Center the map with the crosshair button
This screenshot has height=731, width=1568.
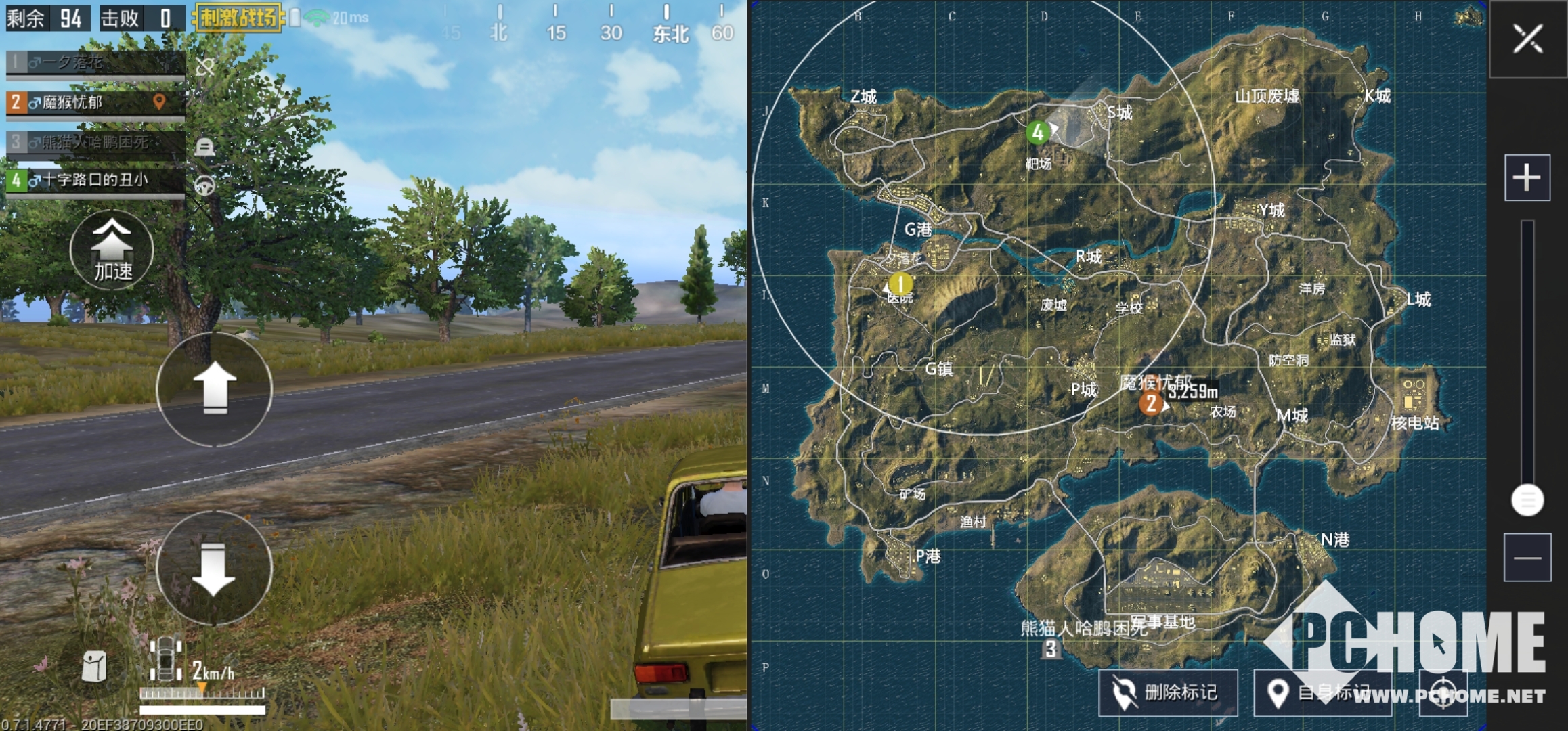pyautogui.click(x=1443, y=692)
